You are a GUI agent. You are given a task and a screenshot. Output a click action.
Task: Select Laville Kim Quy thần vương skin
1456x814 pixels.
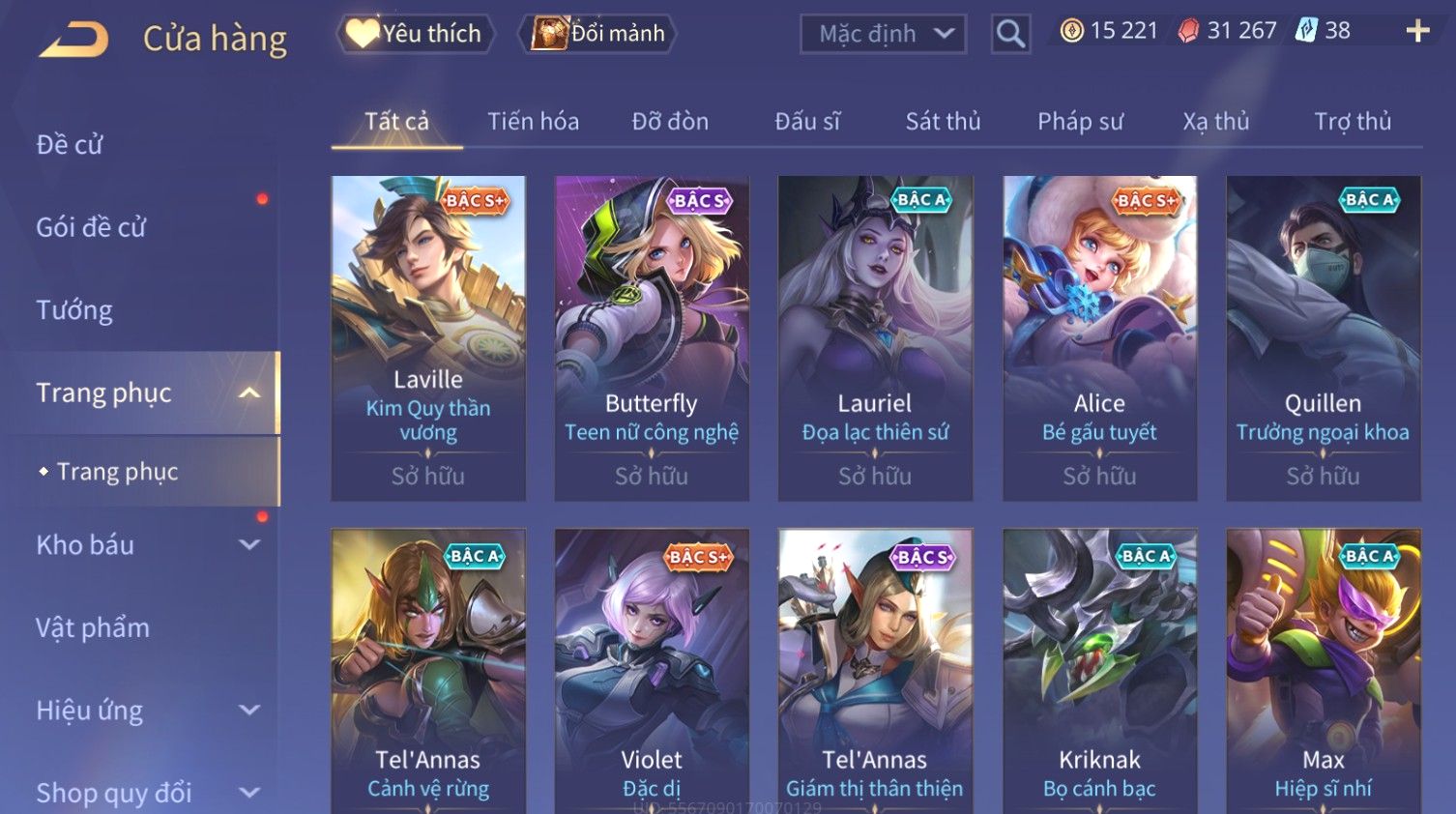click(x=428, y=337)
